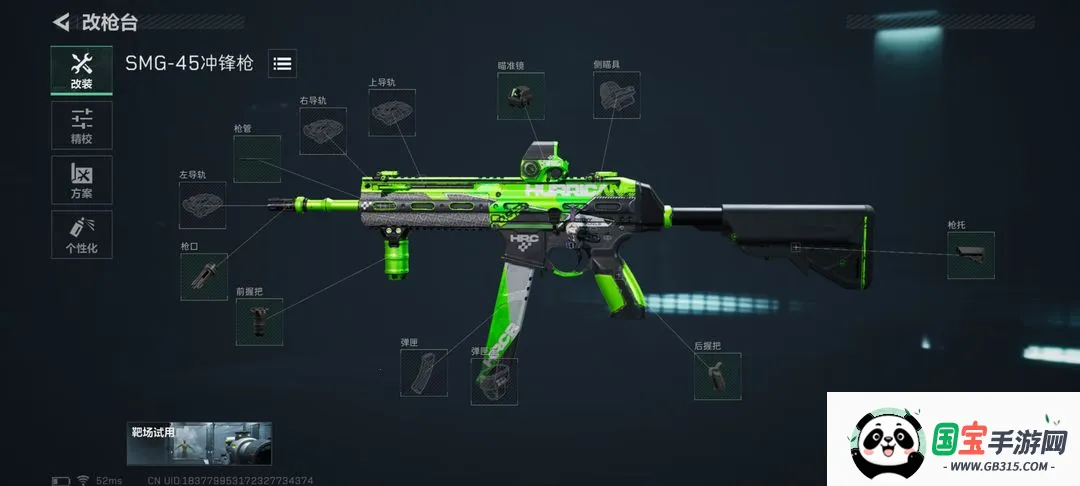Switch to the 改装 tab
Viewport: 1080px width, 486px height.
click(x=82, y=70)
